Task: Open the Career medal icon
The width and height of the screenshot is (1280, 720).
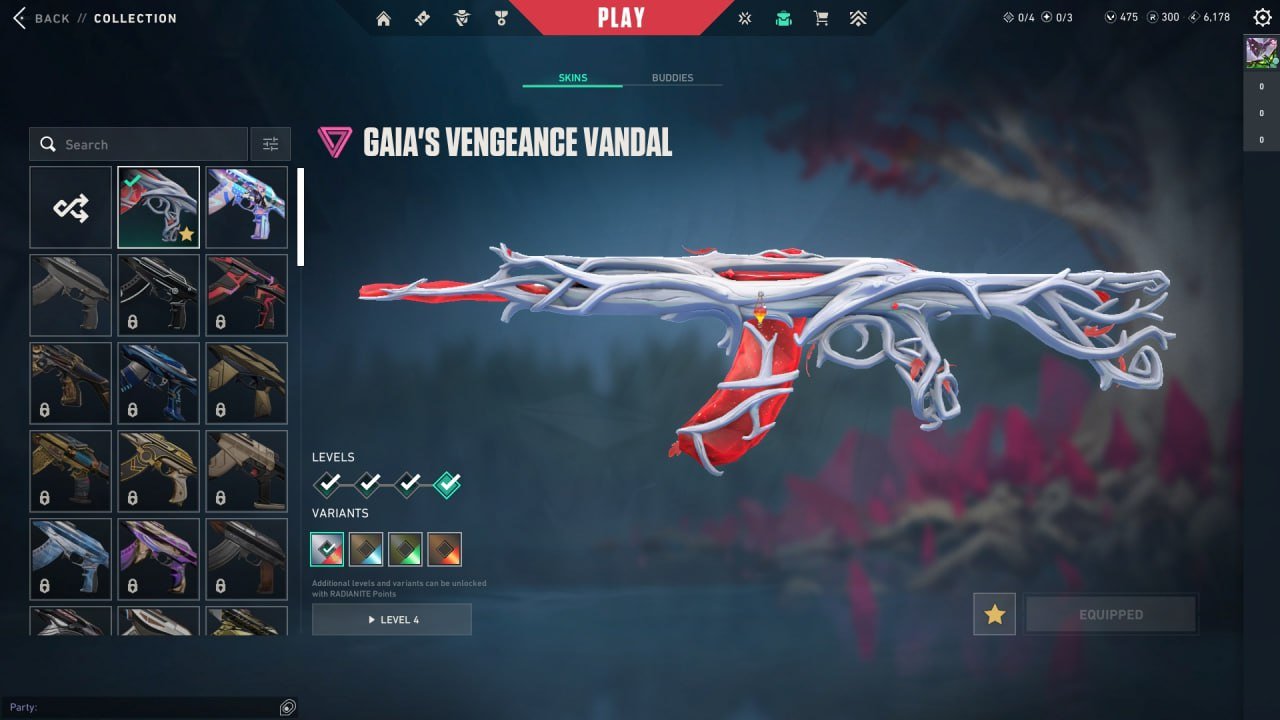Action: [501, 17]
